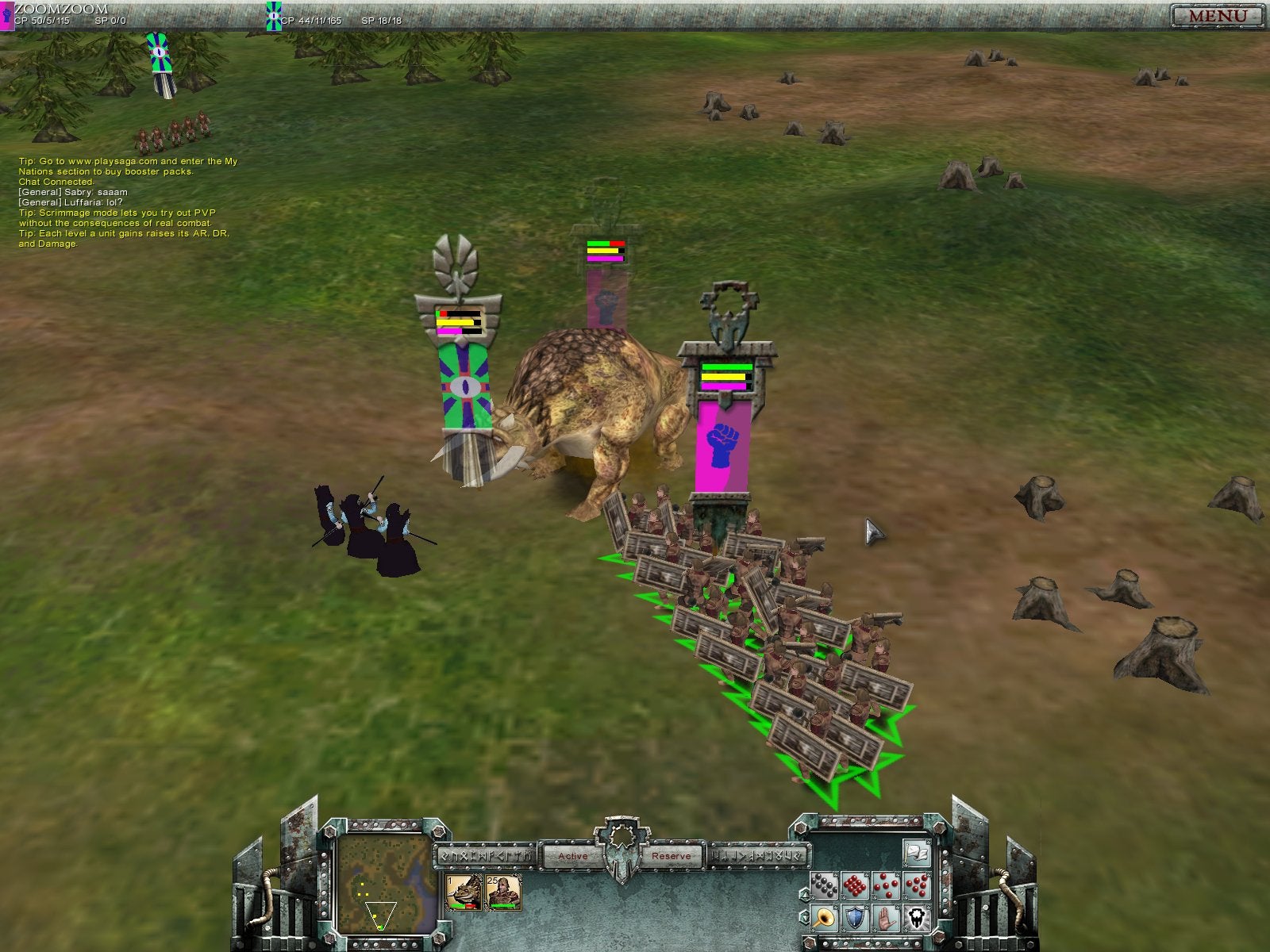Toggle the horn aggressive stance
This screenshot has height=952, width=1270.
824,917
